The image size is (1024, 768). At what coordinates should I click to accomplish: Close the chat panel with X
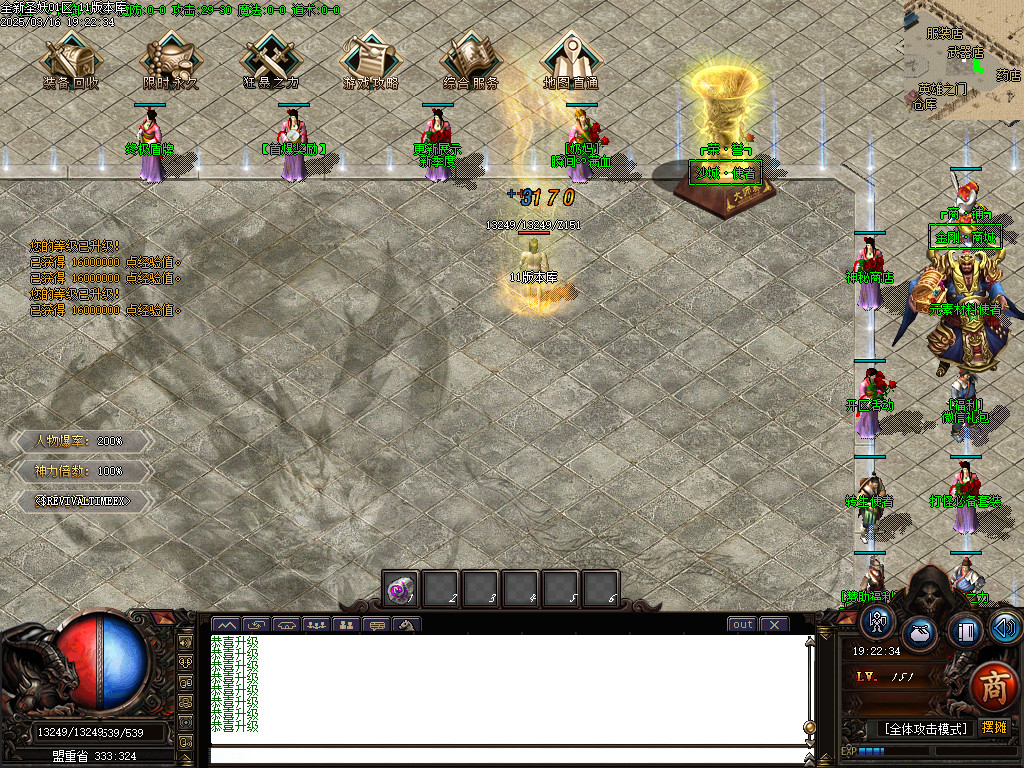pos(774,625)
